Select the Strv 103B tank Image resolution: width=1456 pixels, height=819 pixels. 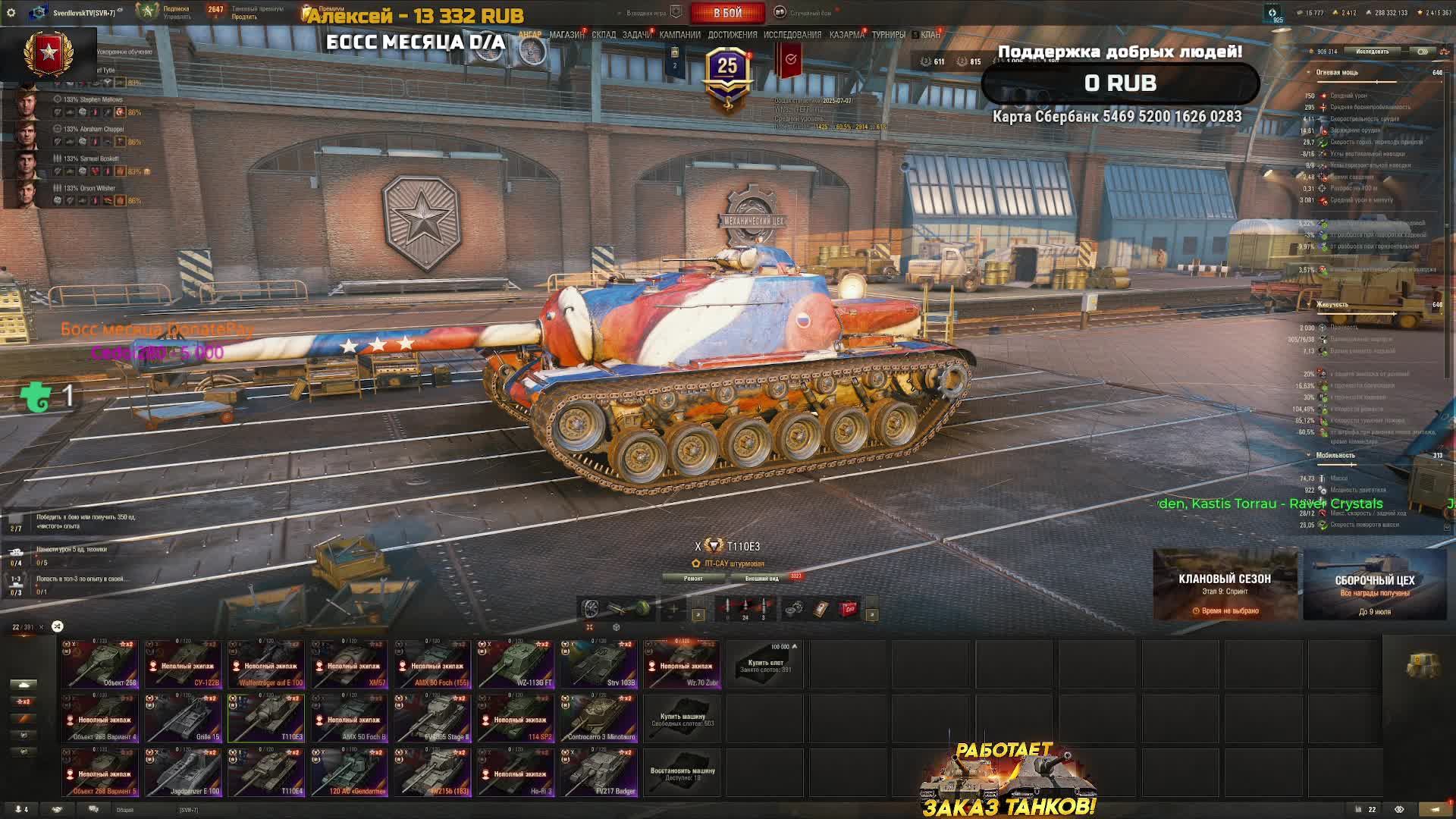(x=599, y=664)
